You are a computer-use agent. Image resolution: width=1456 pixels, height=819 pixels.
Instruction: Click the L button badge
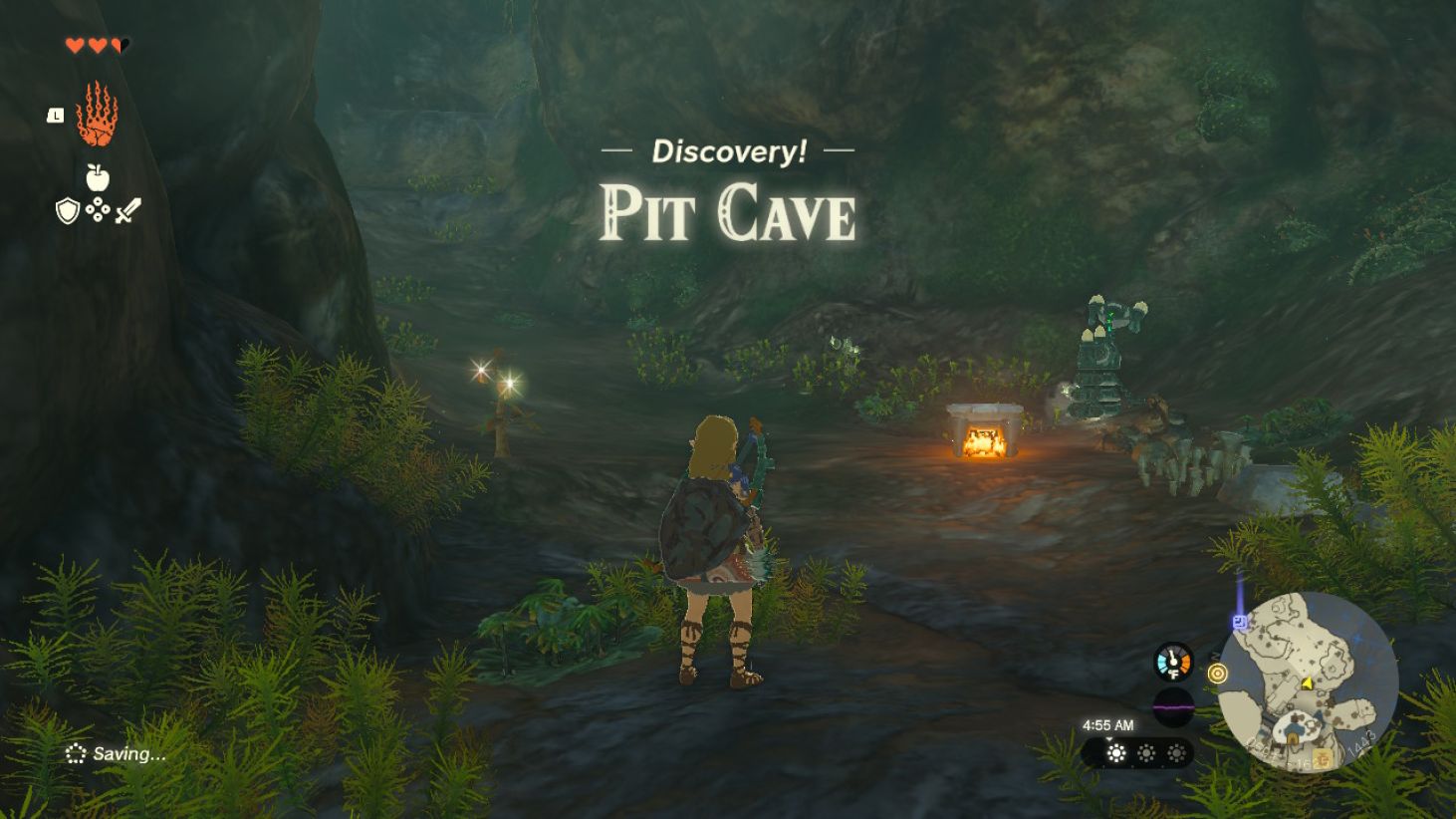[54, 116]
